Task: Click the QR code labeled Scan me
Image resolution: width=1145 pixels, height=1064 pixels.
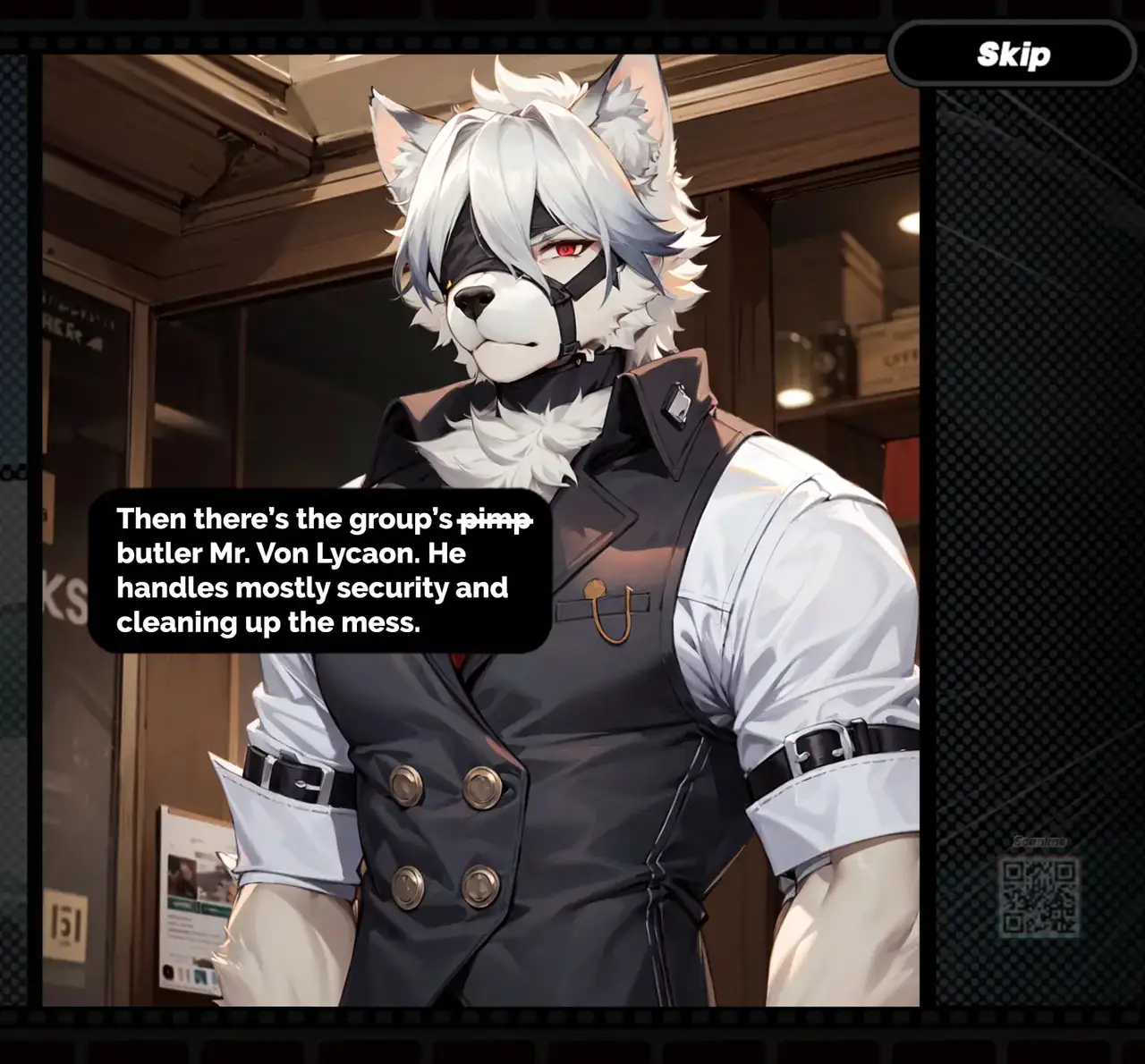Action: [1039, 897]
